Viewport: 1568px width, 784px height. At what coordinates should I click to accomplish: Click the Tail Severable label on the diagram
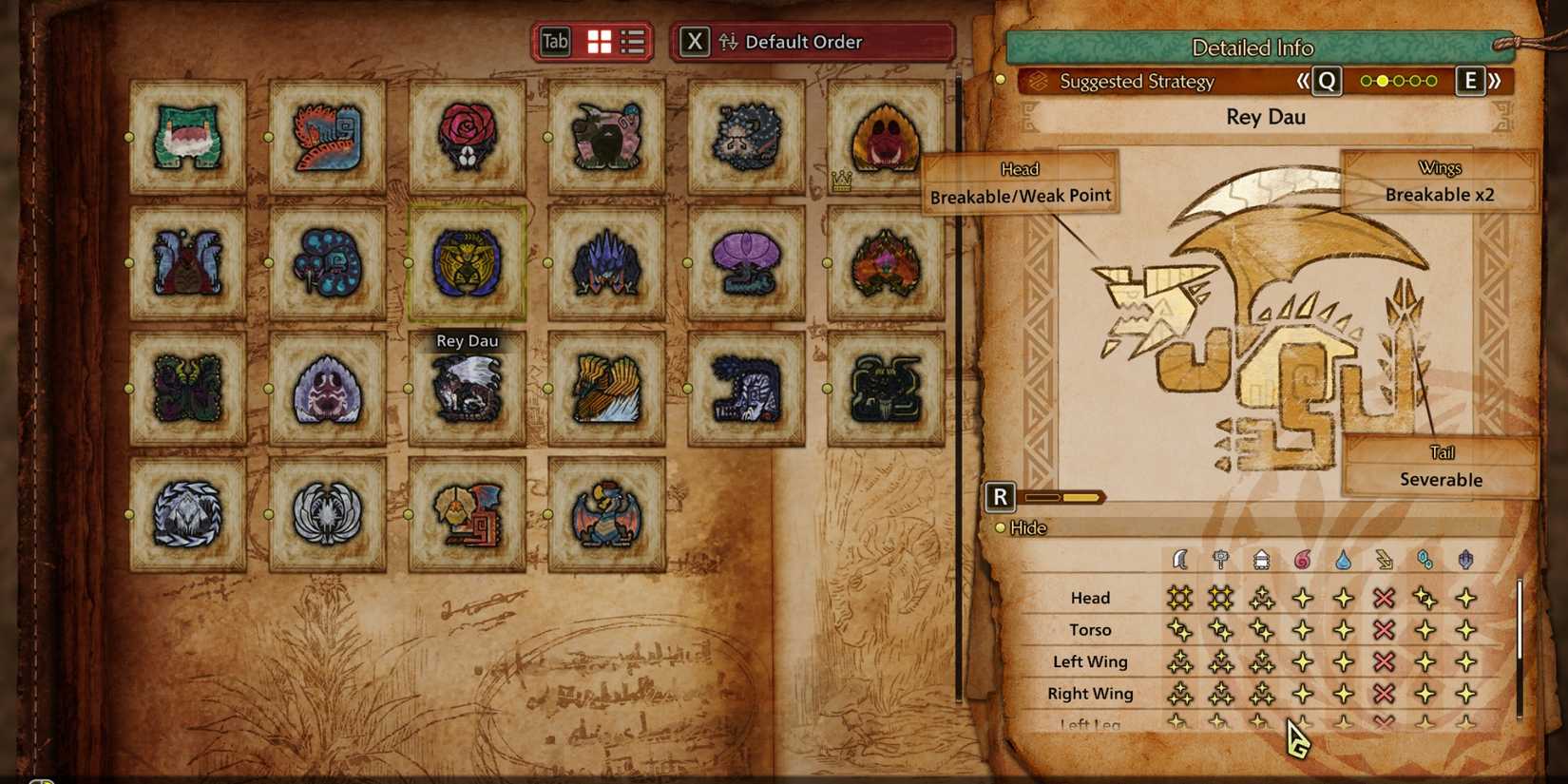click(x=1441, y=467)
